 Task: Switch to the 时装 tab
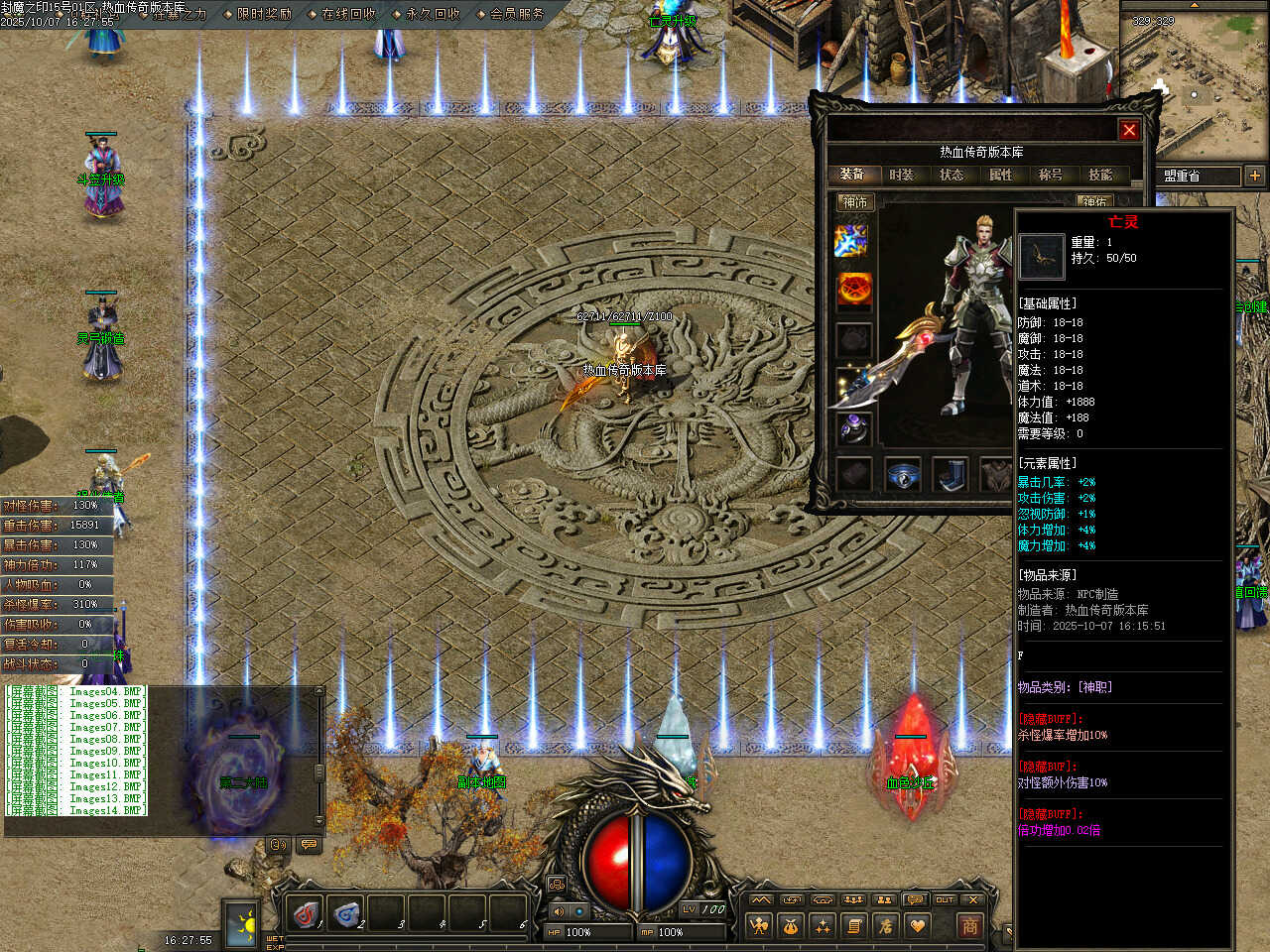pyautogui.click(x=902, y=175)
